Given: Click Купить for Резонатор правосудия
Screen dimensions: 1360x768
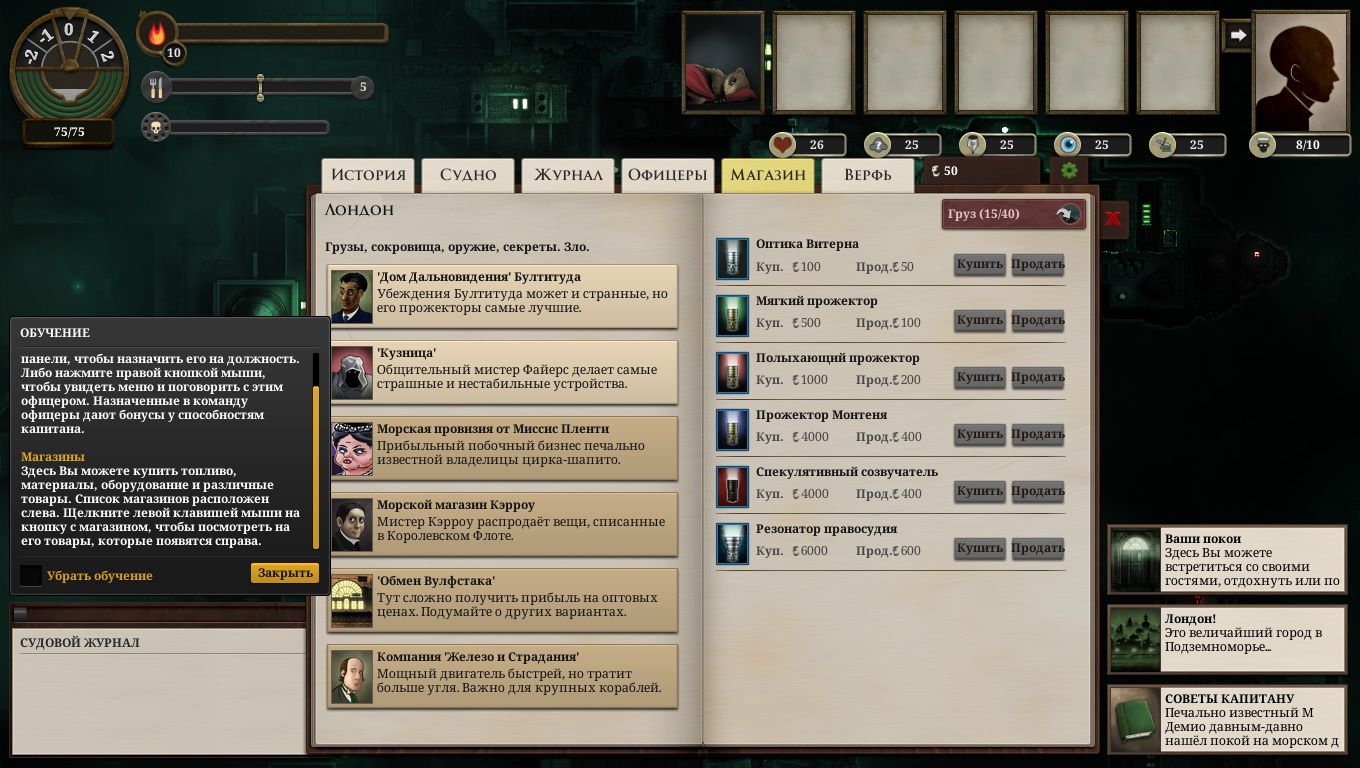Looking at the screenshot, I should 979,549.
